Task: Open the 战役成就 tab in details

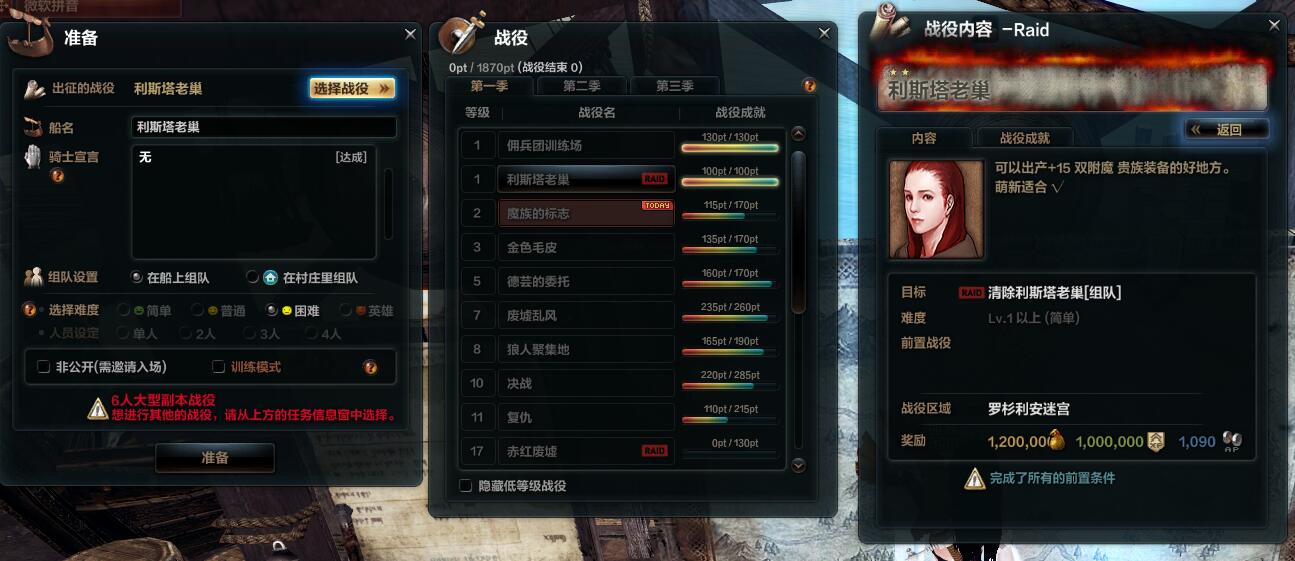Action: tap(1024, 138)
